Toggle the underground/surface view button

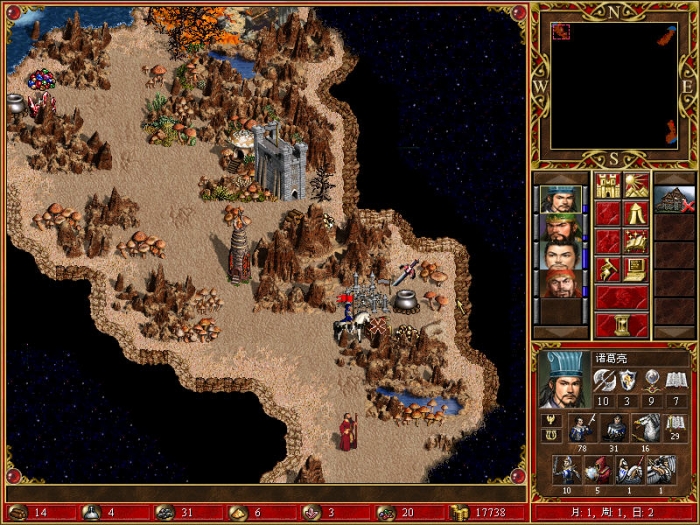tap(637, 185)
